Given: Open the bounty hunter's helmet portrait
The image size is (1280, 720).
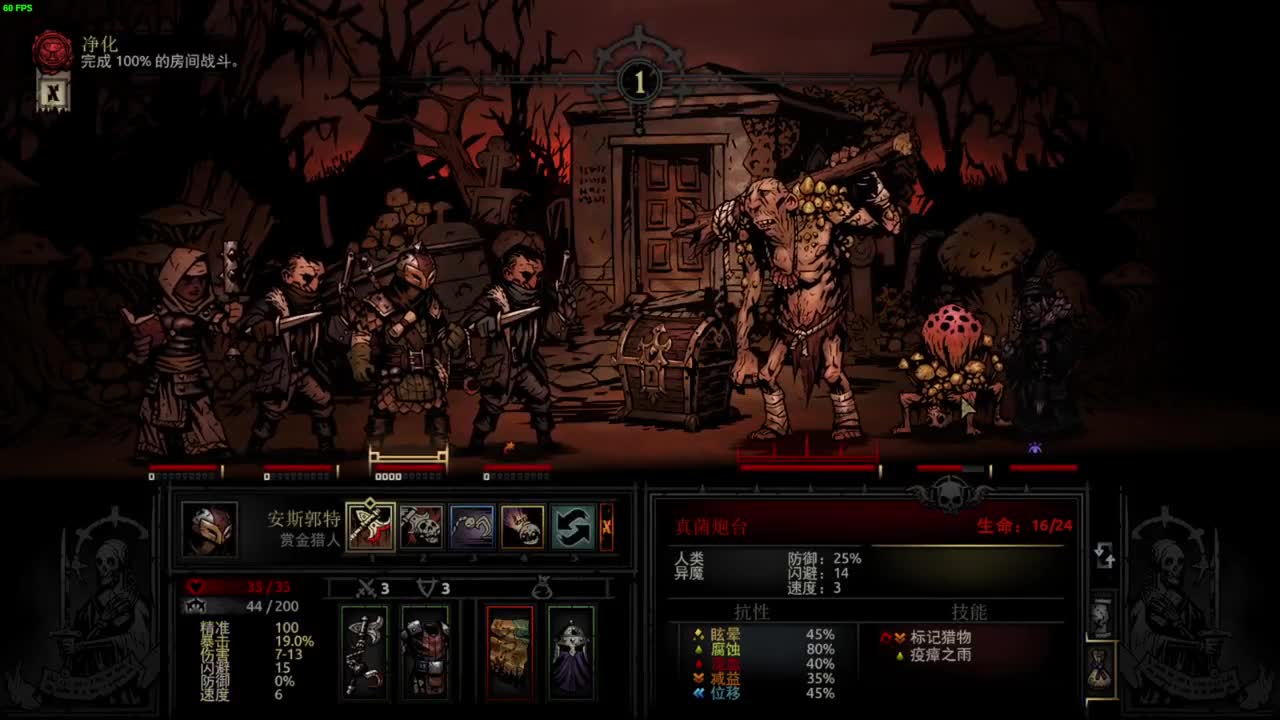Looking at the screenshot, I should [210, 529].
